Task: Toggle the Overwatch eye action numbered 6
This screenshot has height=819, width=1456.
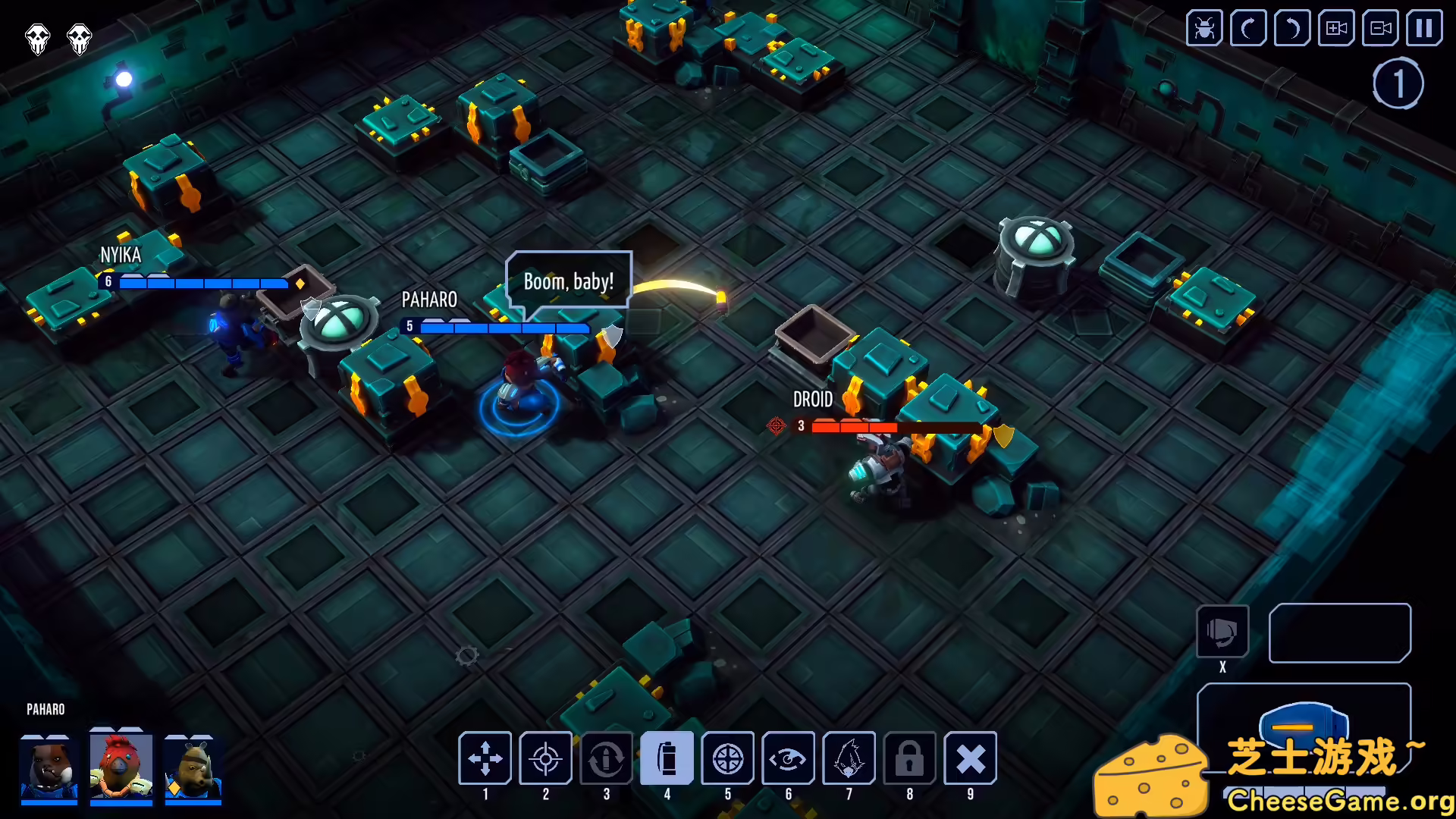Action: [x=789, y=759]
